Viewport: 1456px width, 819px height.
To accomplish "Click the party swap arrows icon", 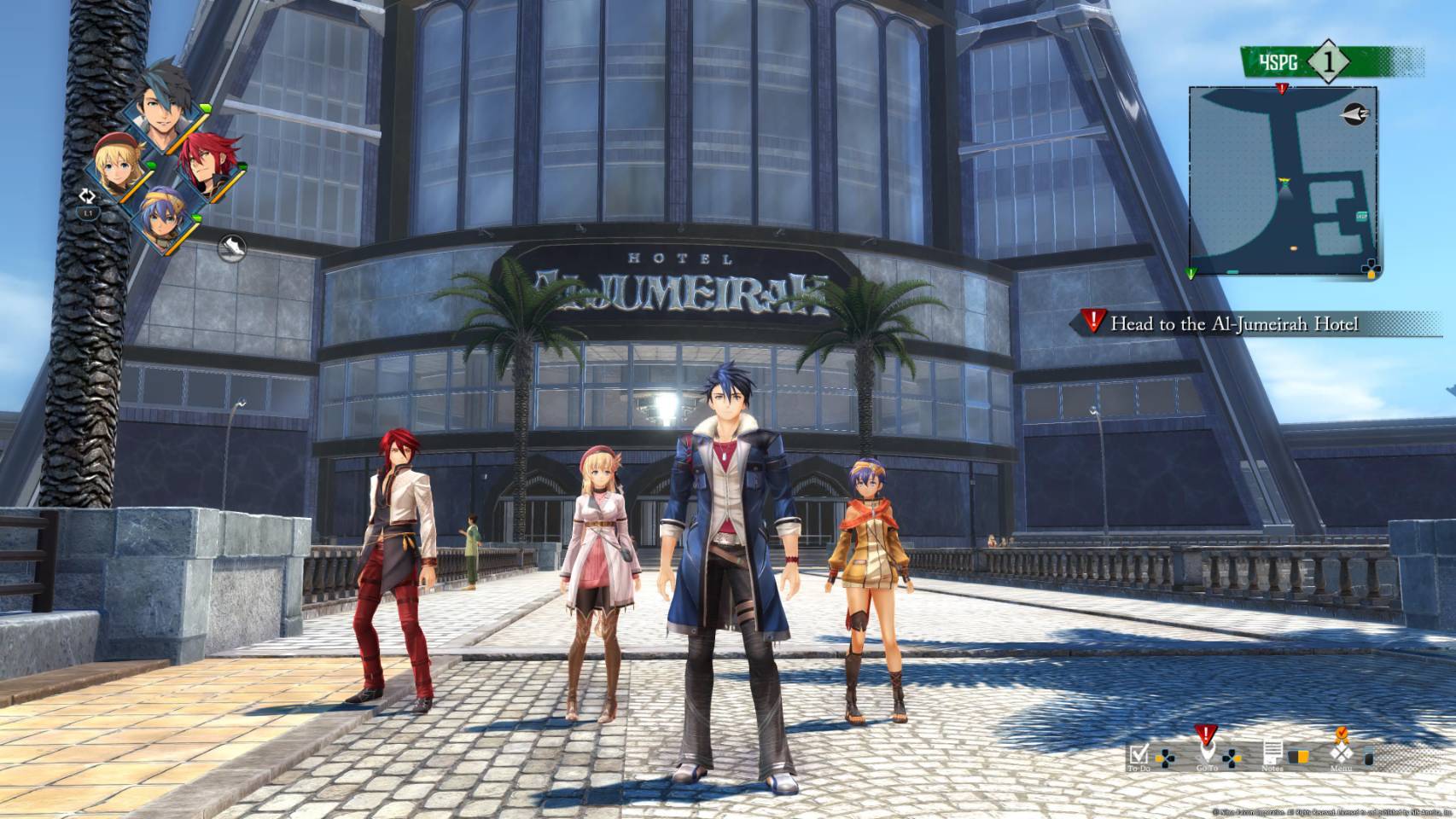I will coord(86,196).
